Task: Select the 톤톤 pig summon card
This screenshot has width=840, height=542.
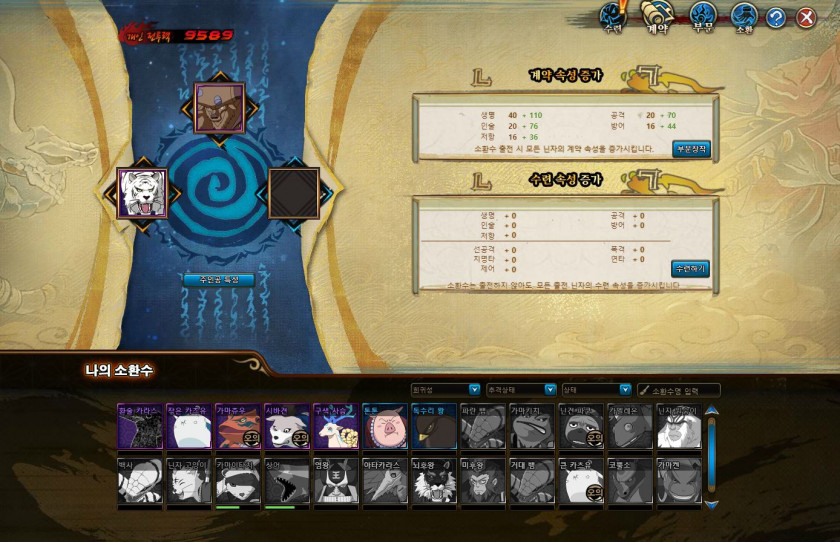Action: [384, 427]
